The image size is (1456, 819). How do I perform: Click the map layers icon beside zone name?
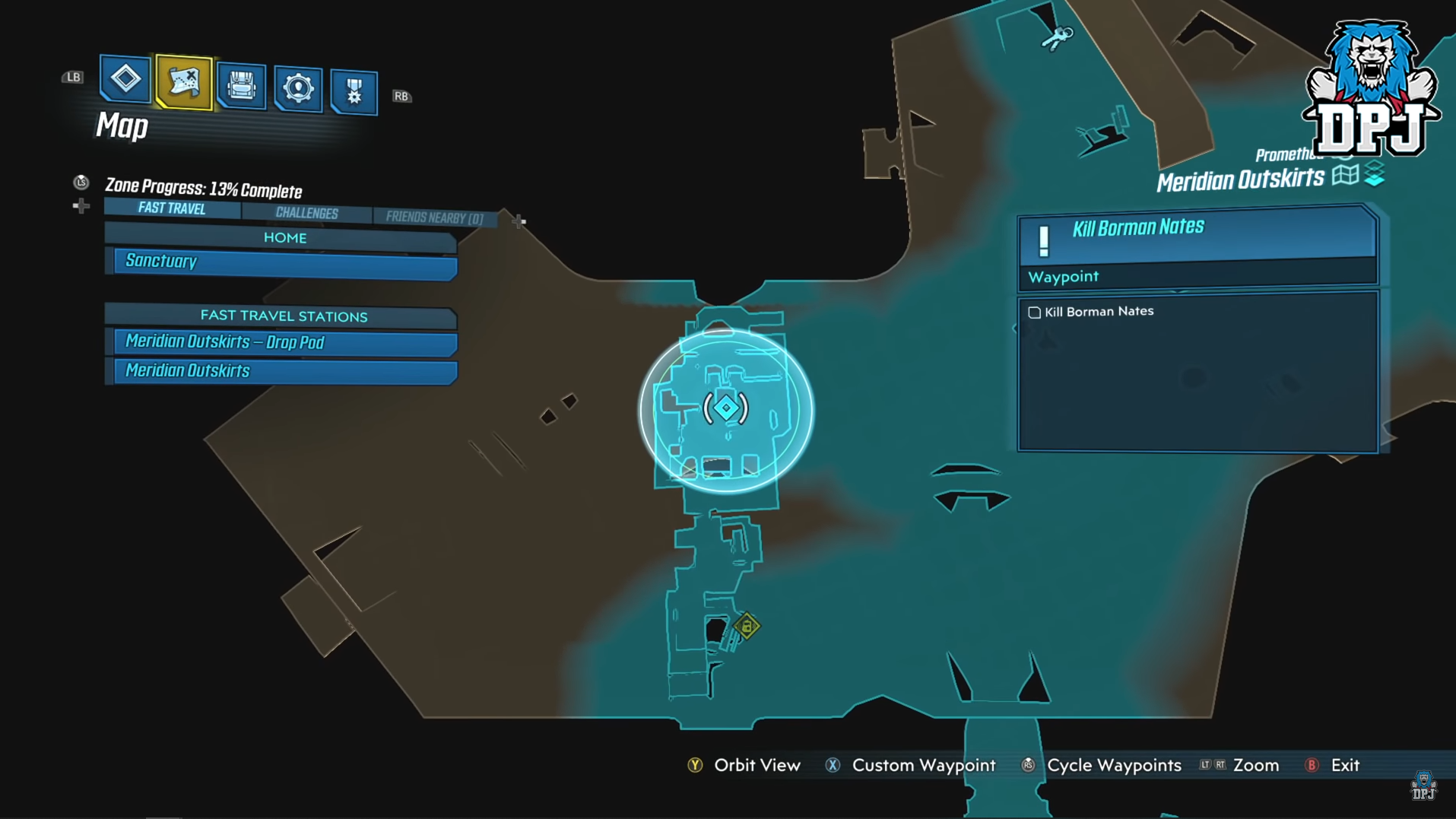[x=1375, y=174]
